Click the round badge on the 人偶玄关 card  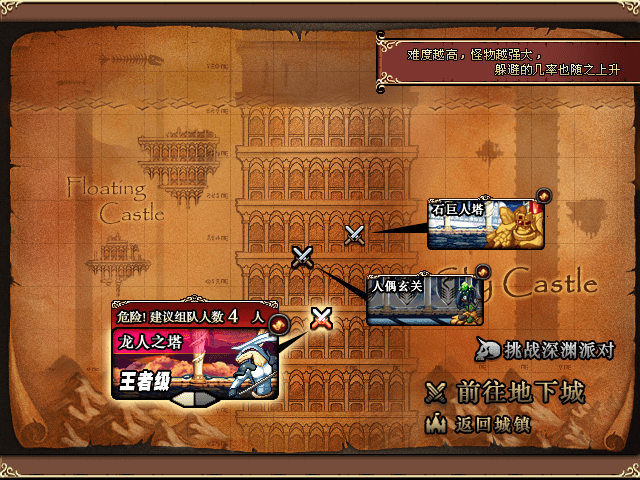coord(482,271)
